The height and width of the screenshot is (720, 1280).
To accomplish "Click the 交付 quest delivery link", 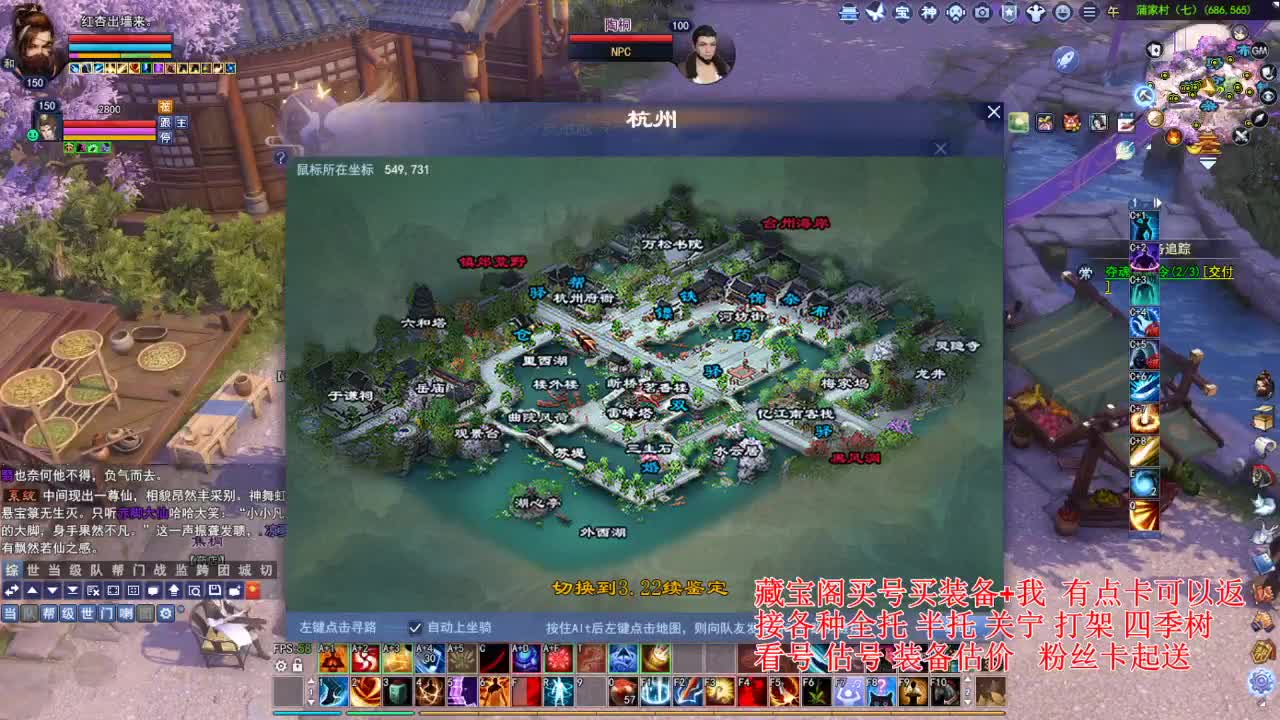I will pyautogui.click(x=1219, y=270).
